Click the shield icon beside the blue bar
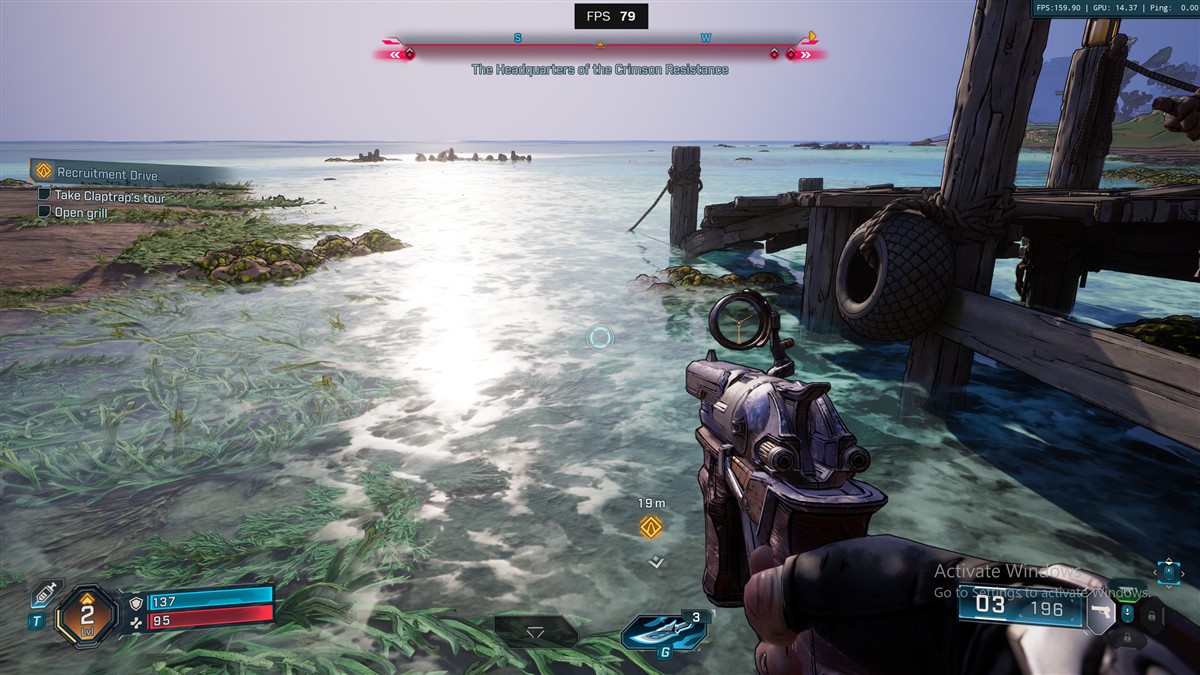 [x=137, y=603]
